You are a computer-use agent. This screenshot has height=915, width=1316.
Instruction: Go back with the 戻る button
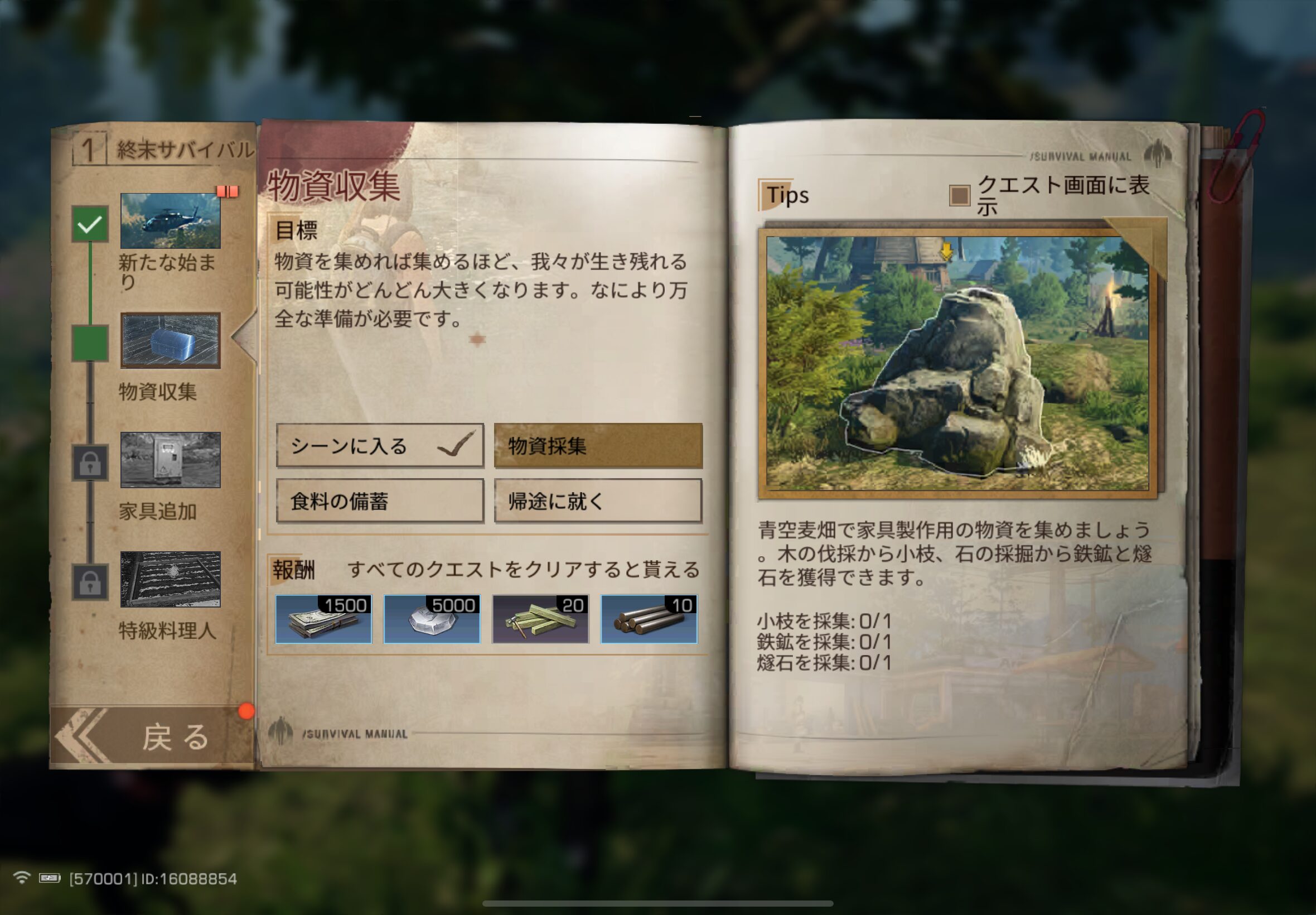152,736
